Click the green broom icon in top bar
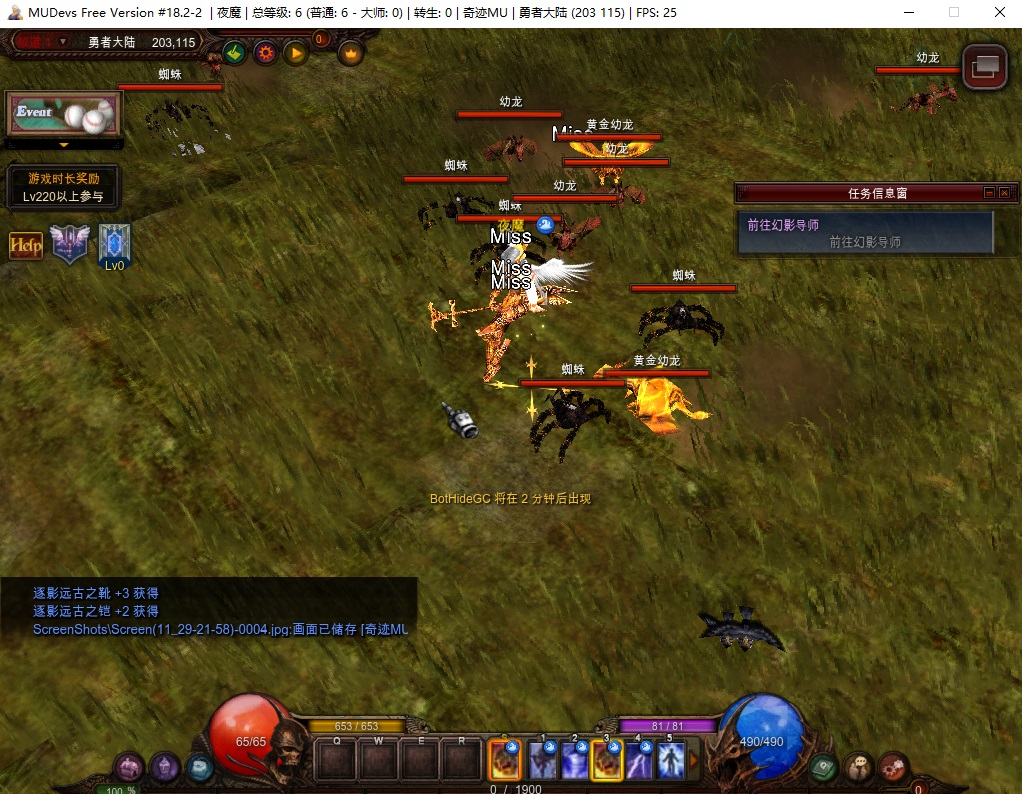 point(235,53)
